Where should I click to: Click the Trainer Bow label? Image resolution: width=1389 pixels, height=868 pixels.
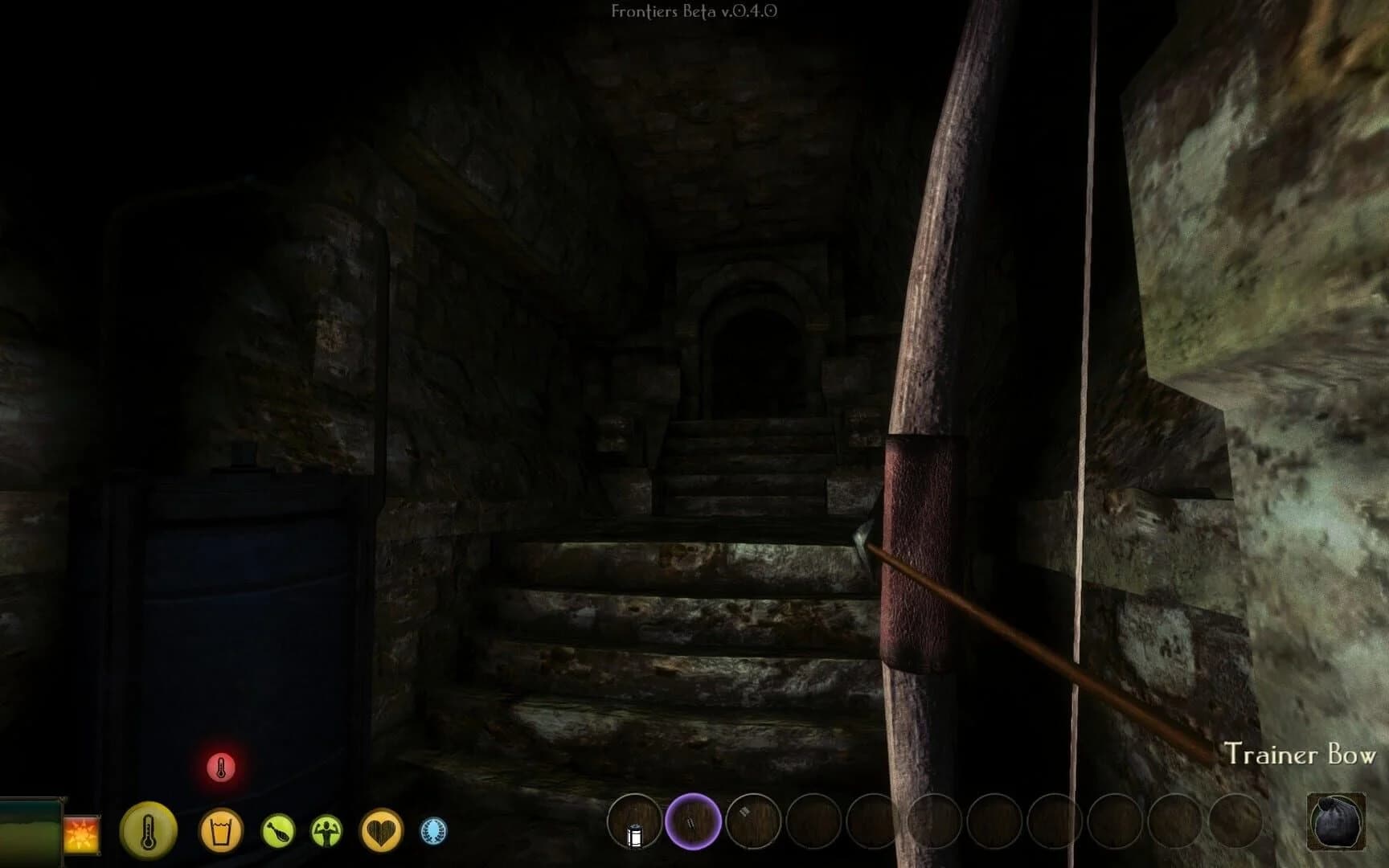pyautogui.click(x=1301, y=754)
